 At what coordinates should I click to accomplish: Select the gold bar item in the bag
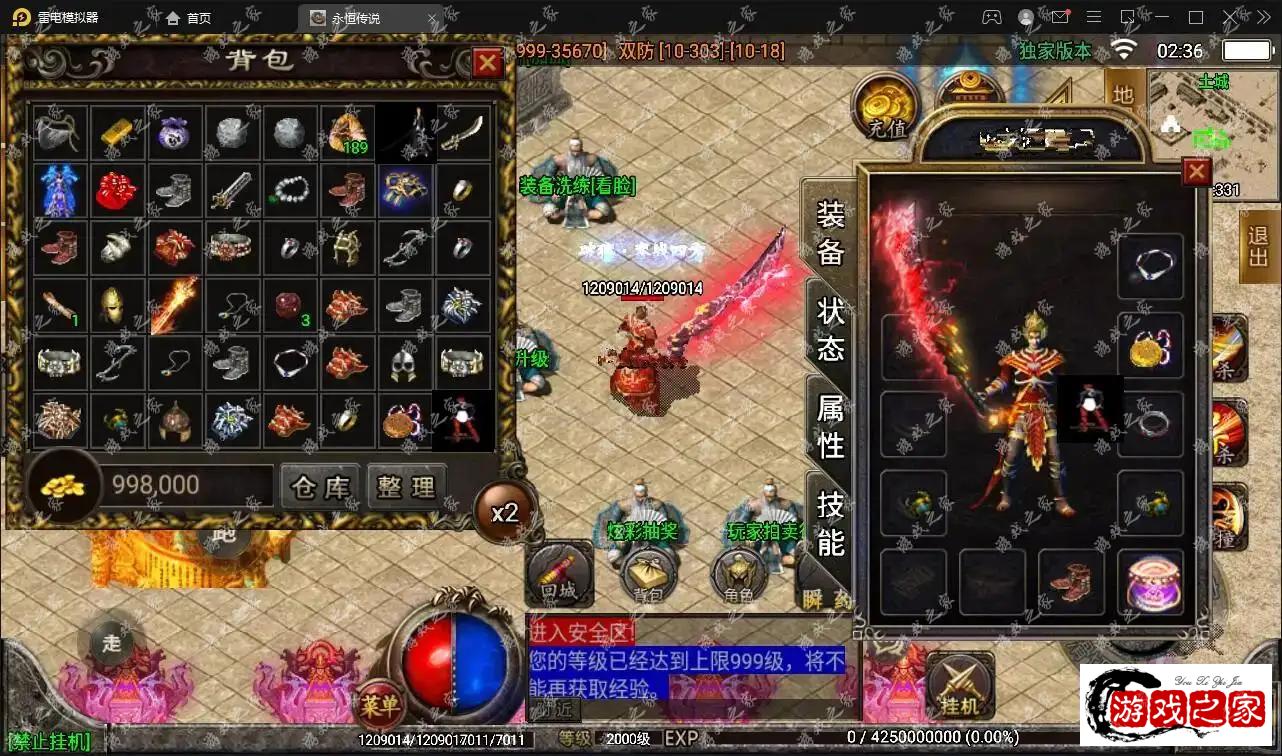(x=118, y=133)
